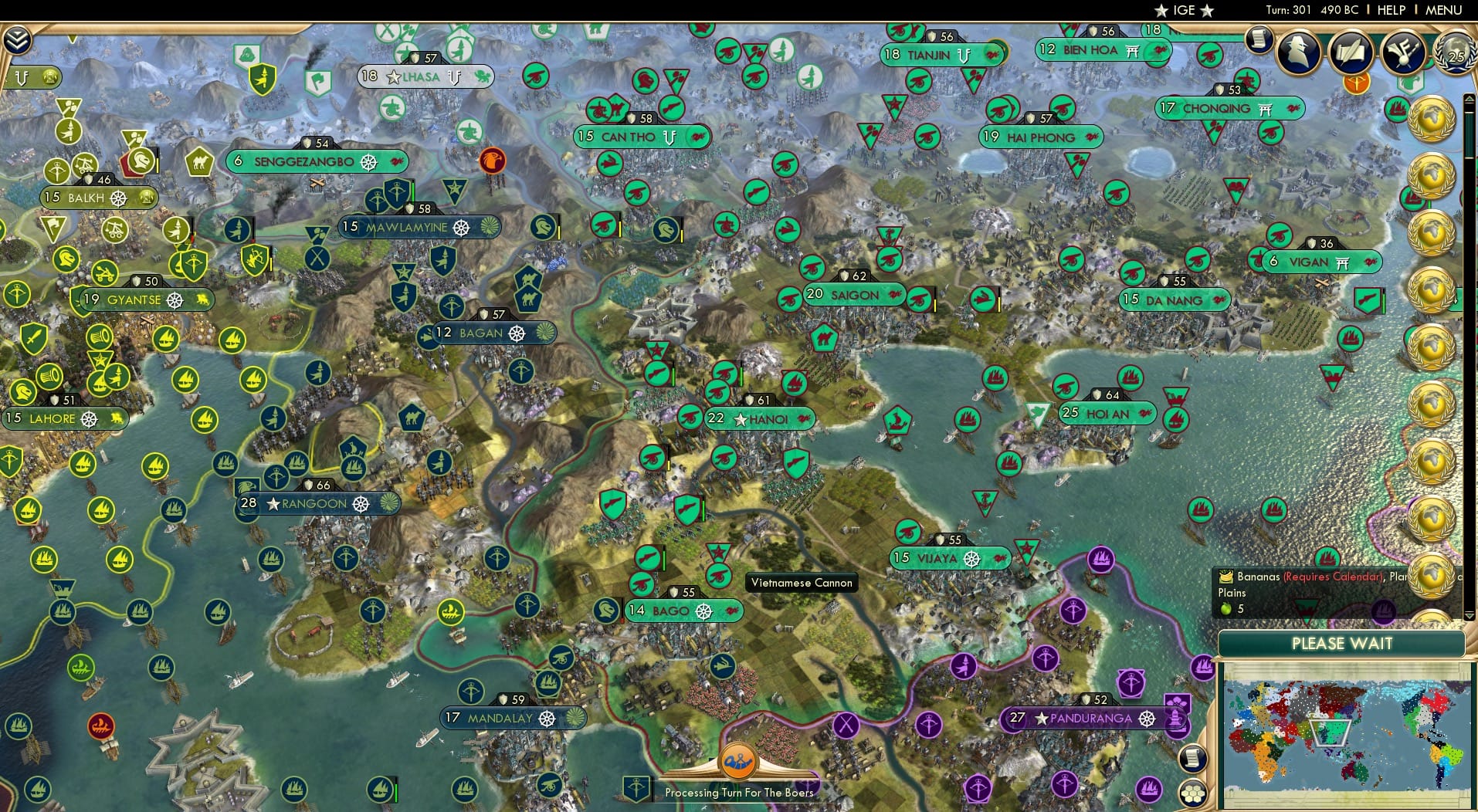Image resolution: width=1478 pixels, height=812 pixels.
Task: Open HELP from the top bar
Action: pyautogui.click(x=1392, y=10)
